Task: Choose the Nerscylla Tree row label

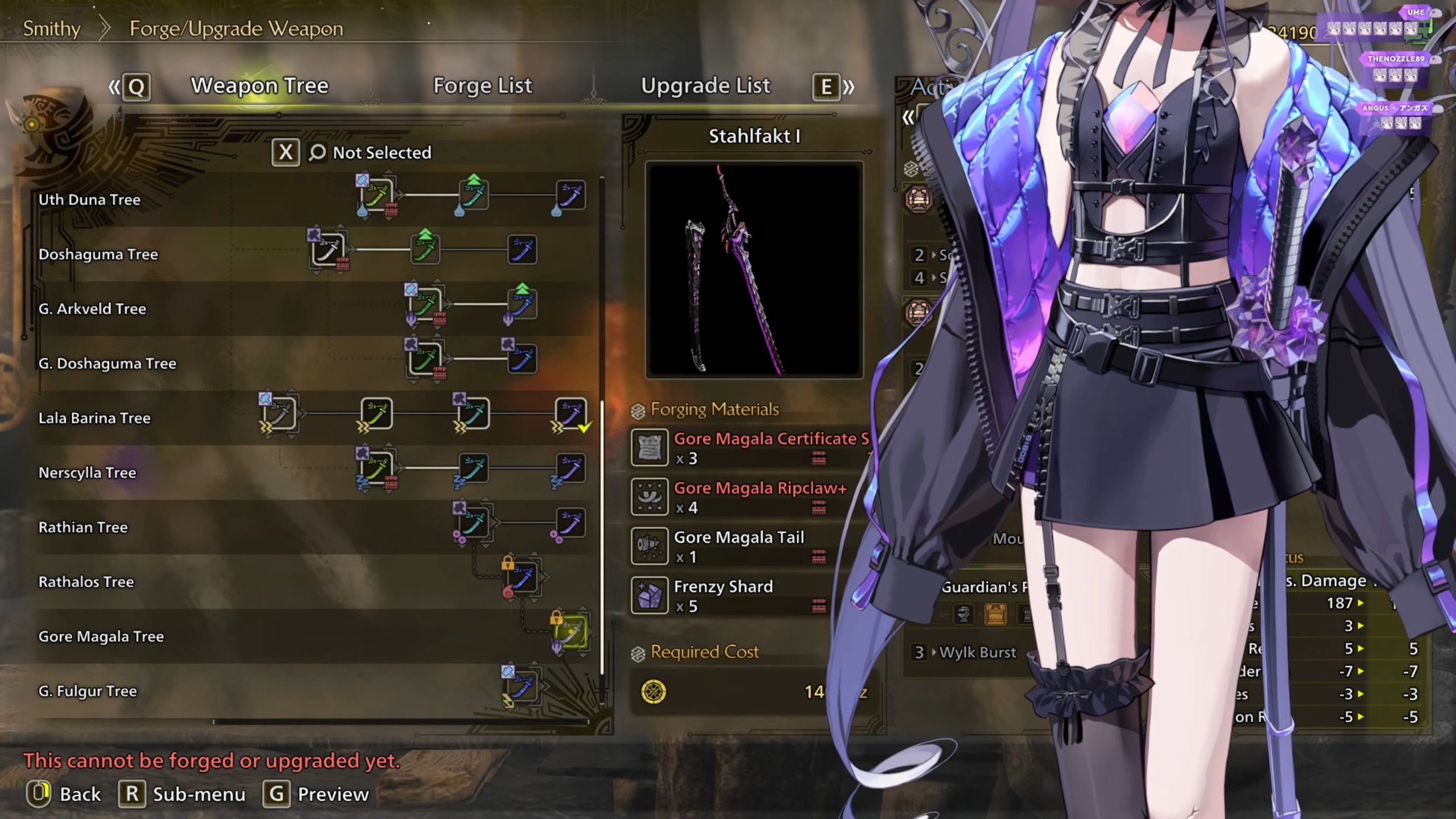Action: (87, 473)
